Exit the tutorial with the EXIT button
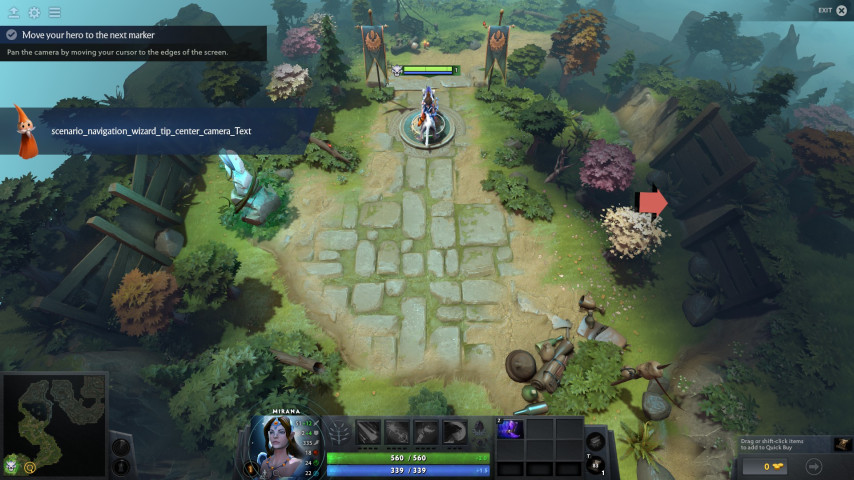 tap(832, 10)
